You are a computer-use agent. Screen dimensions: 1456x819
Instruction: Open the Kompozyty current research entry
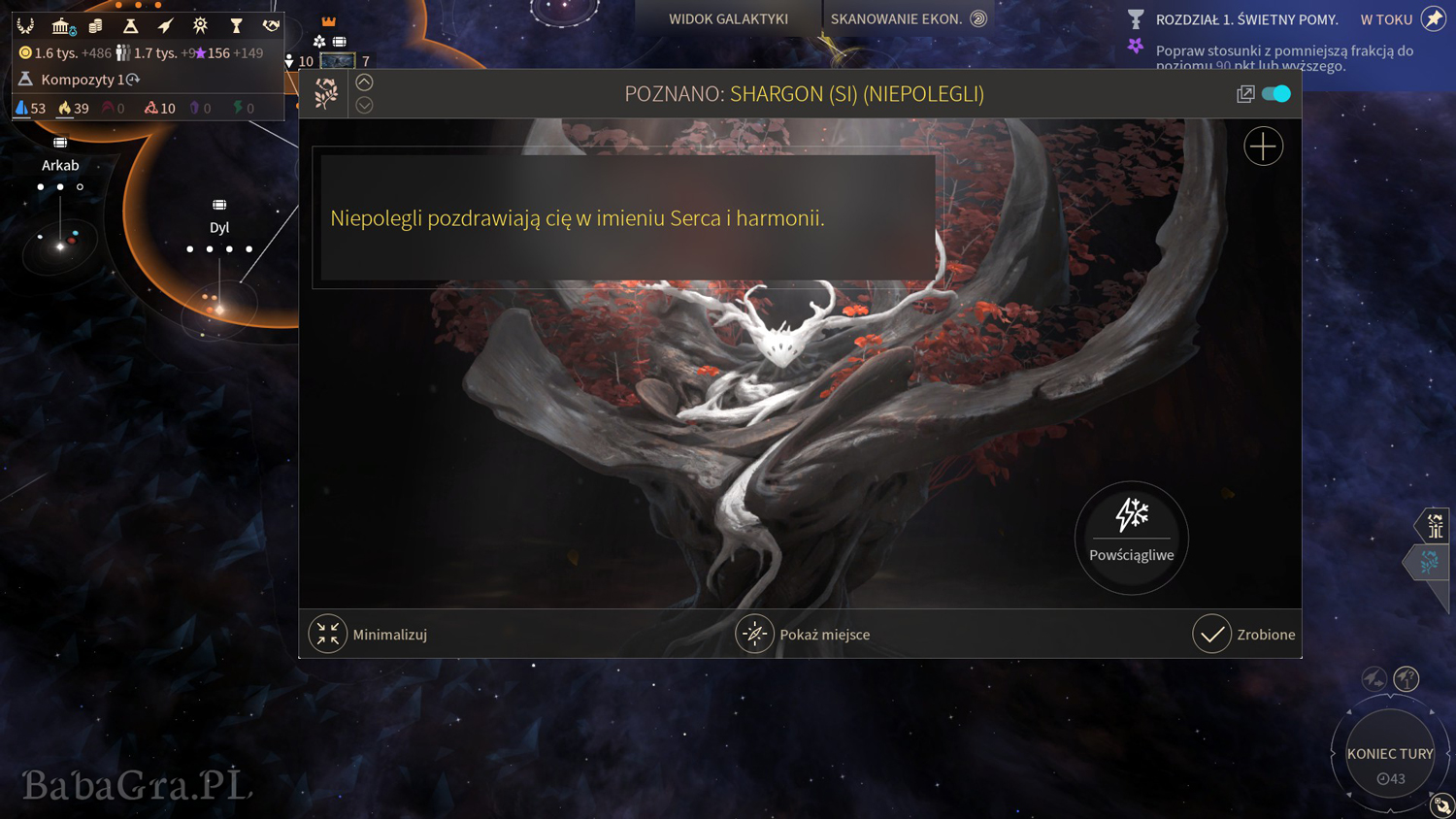(82, 80)
